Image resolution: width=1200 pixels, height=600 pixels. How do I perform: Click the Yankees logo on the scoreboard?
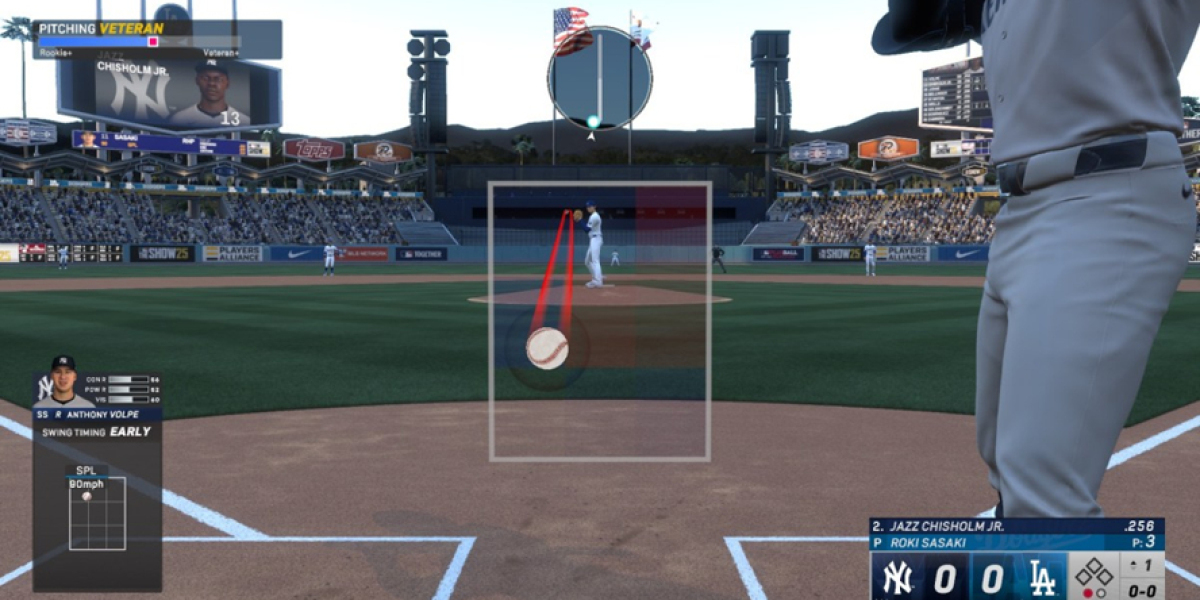click(x=898, y=579)
